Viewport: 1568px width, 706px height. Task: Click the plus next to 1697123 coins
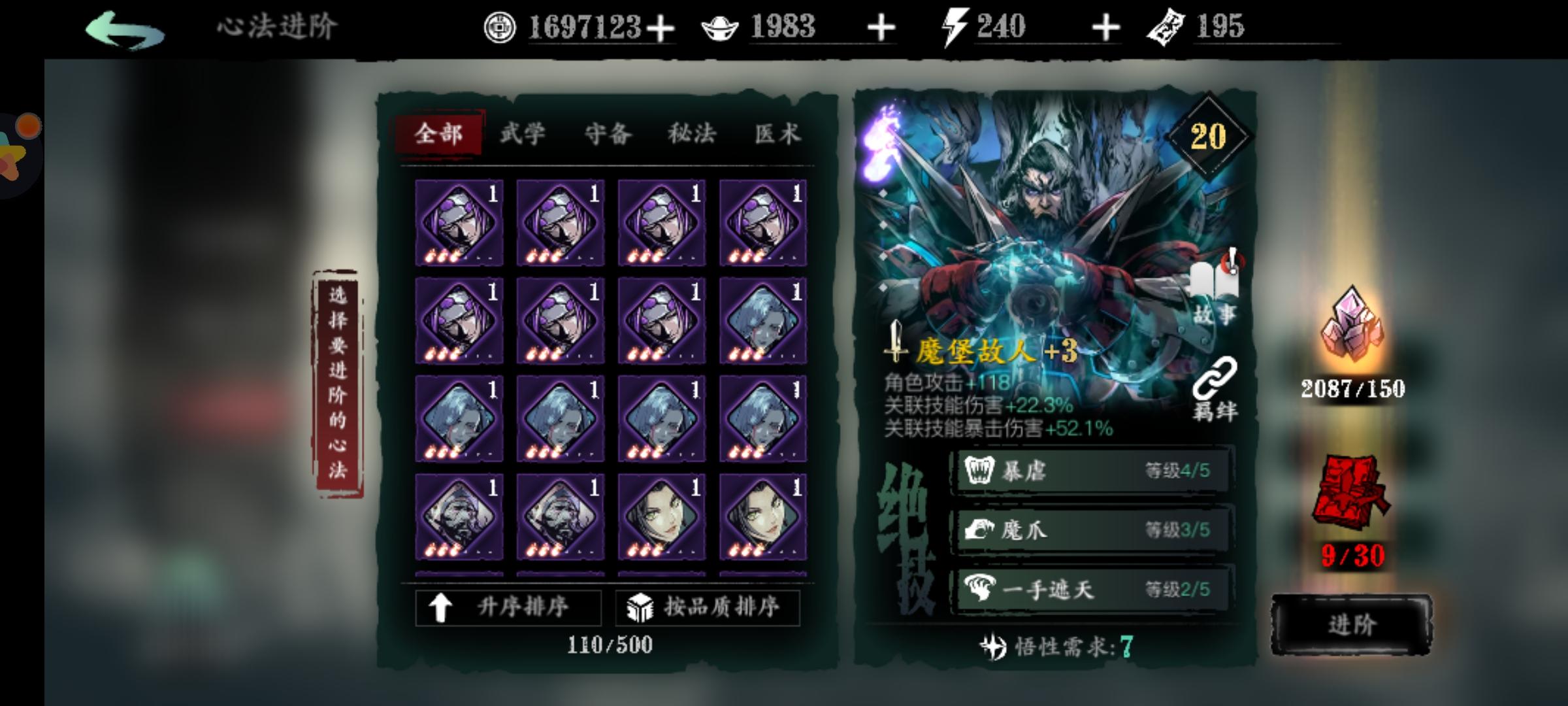click(662, 27)
